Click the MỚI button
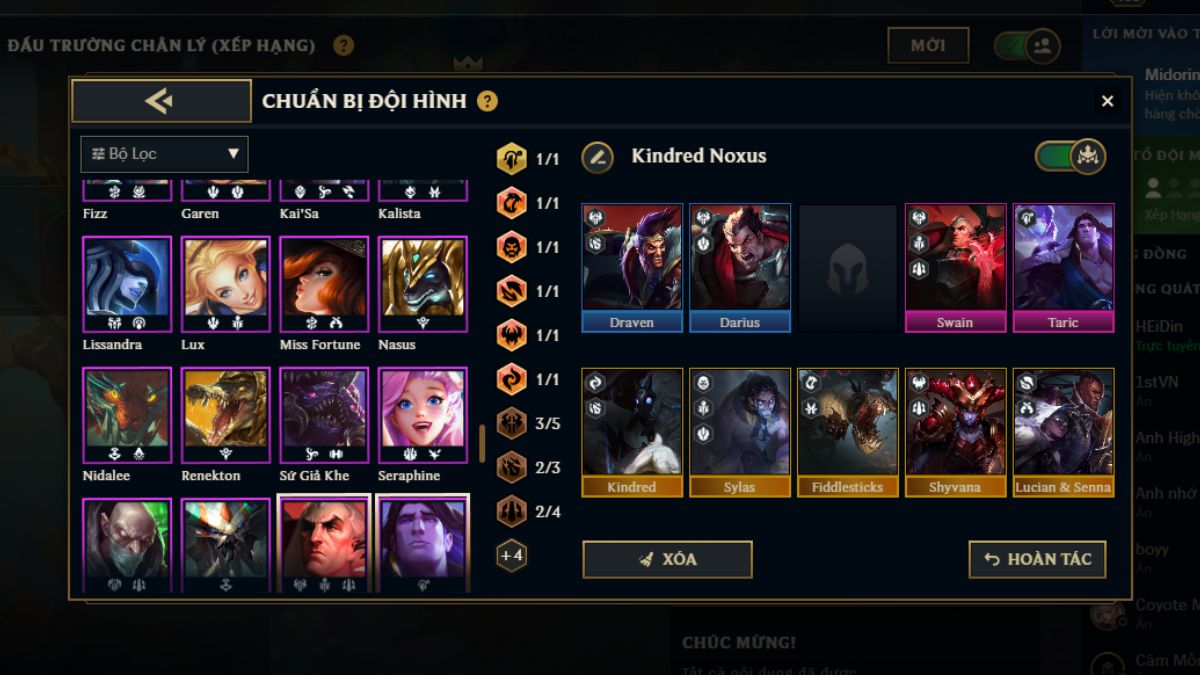This screenshot has height=675, width=1200. click(928, 45)
